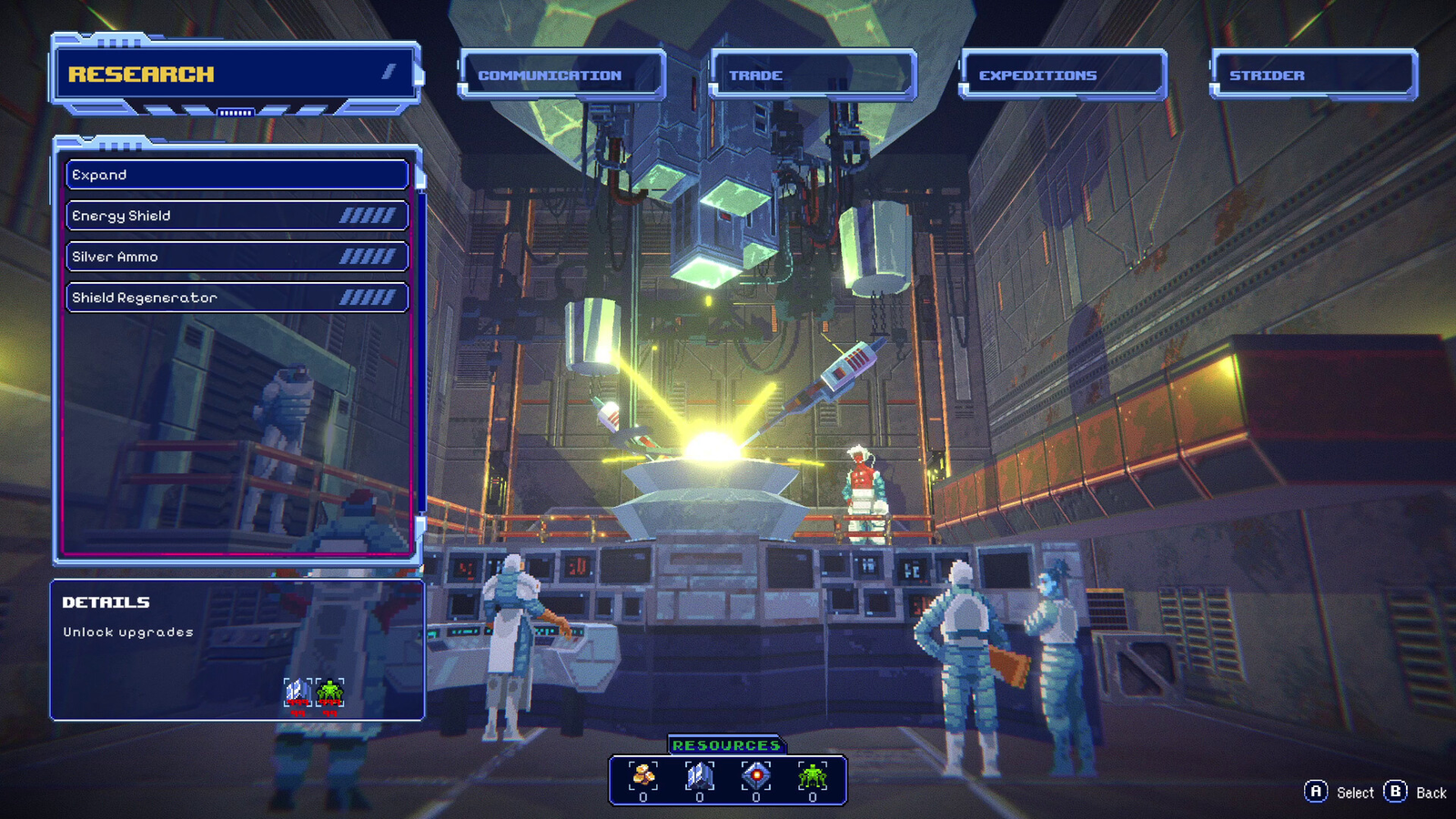Click the red core resource icon
The height and width of the screenshot is (819, 1456).
[x=755, y=776]
